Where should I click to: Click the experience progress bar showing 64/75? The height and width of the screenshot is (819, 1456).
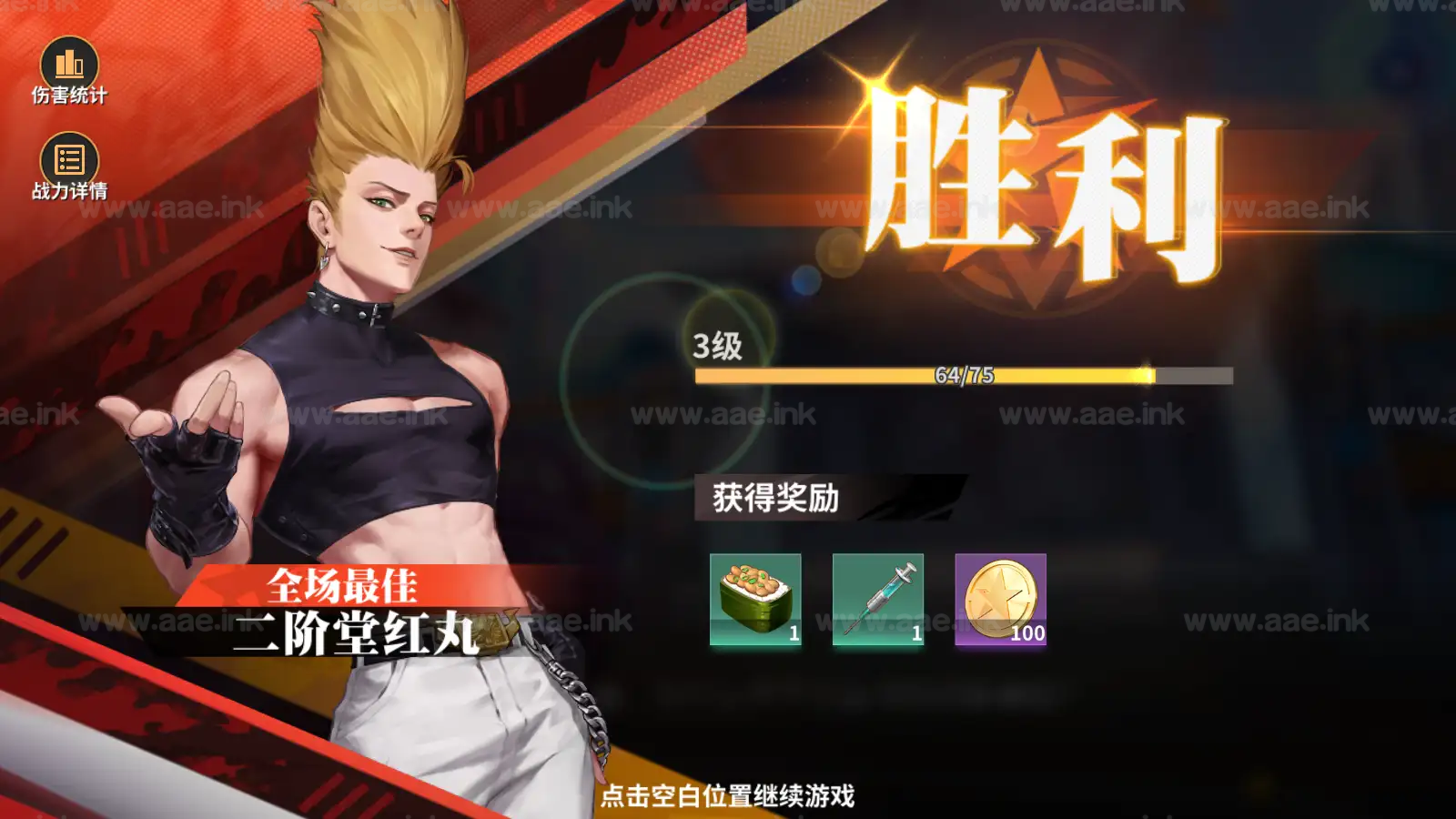tap(965, 375)
